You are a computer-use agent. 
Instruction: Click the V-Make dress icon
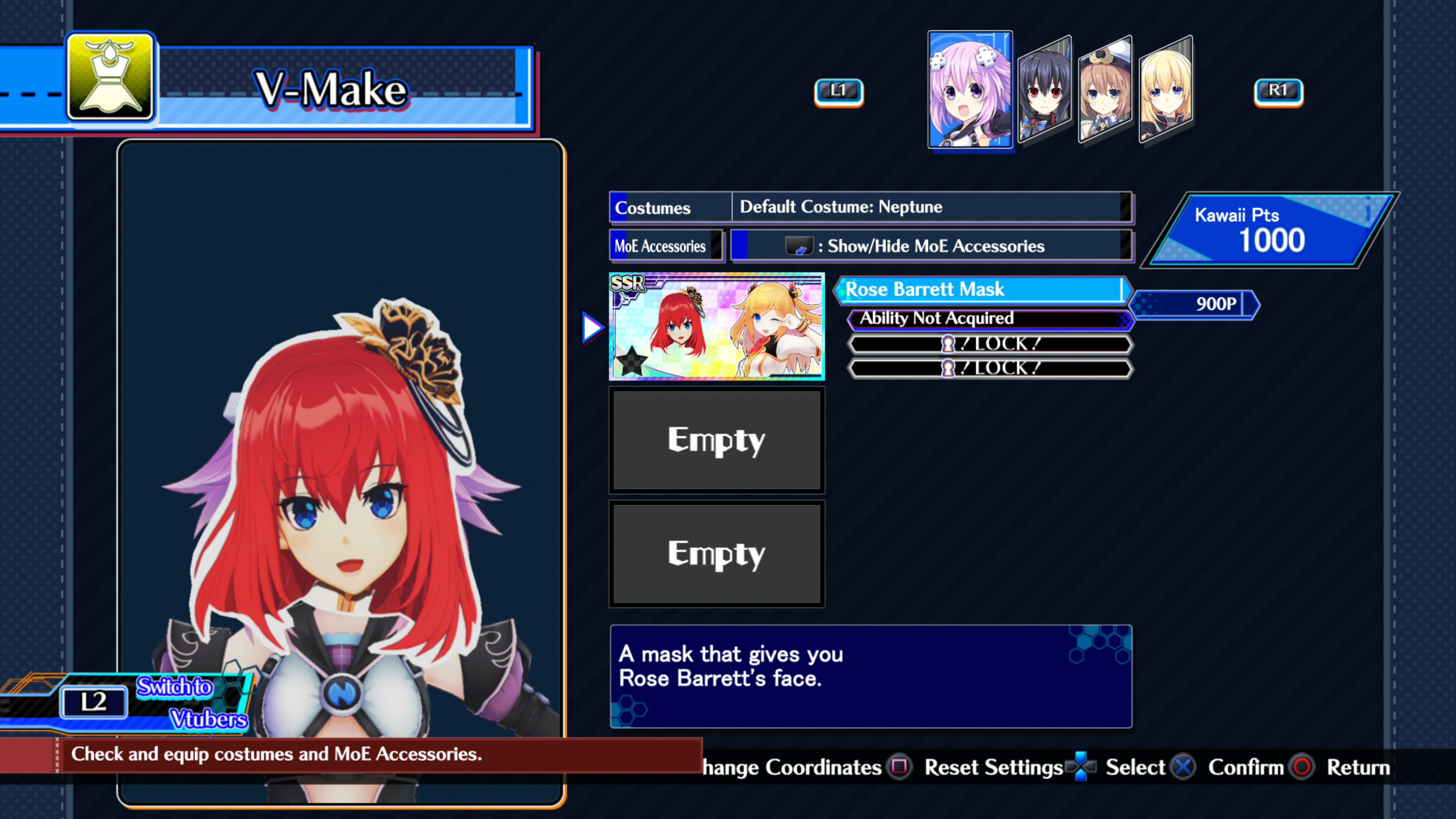tap(110, 77)
